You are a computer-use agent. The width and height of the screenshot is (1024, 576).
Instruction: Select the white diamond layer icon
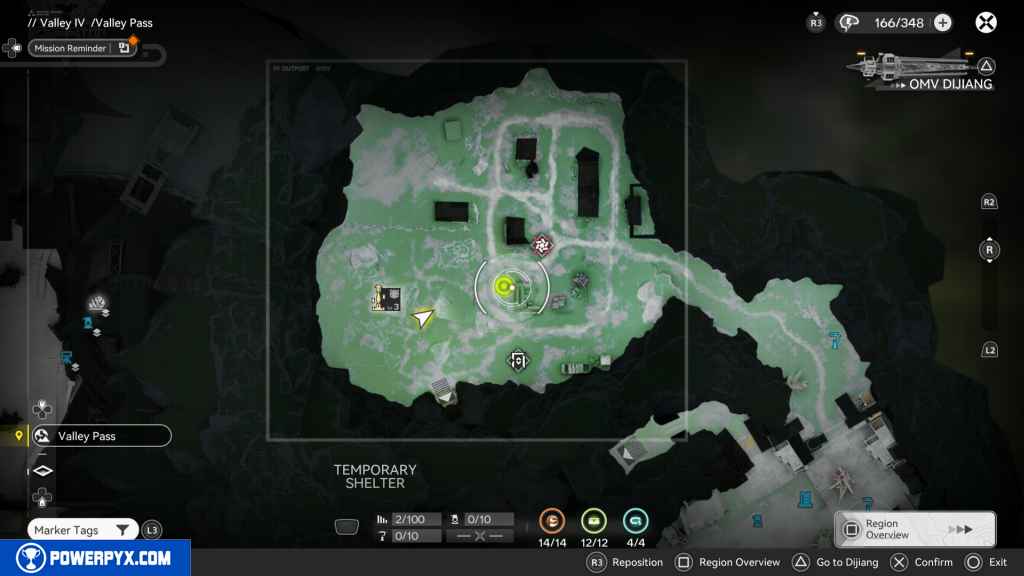(x=43, y=470)
